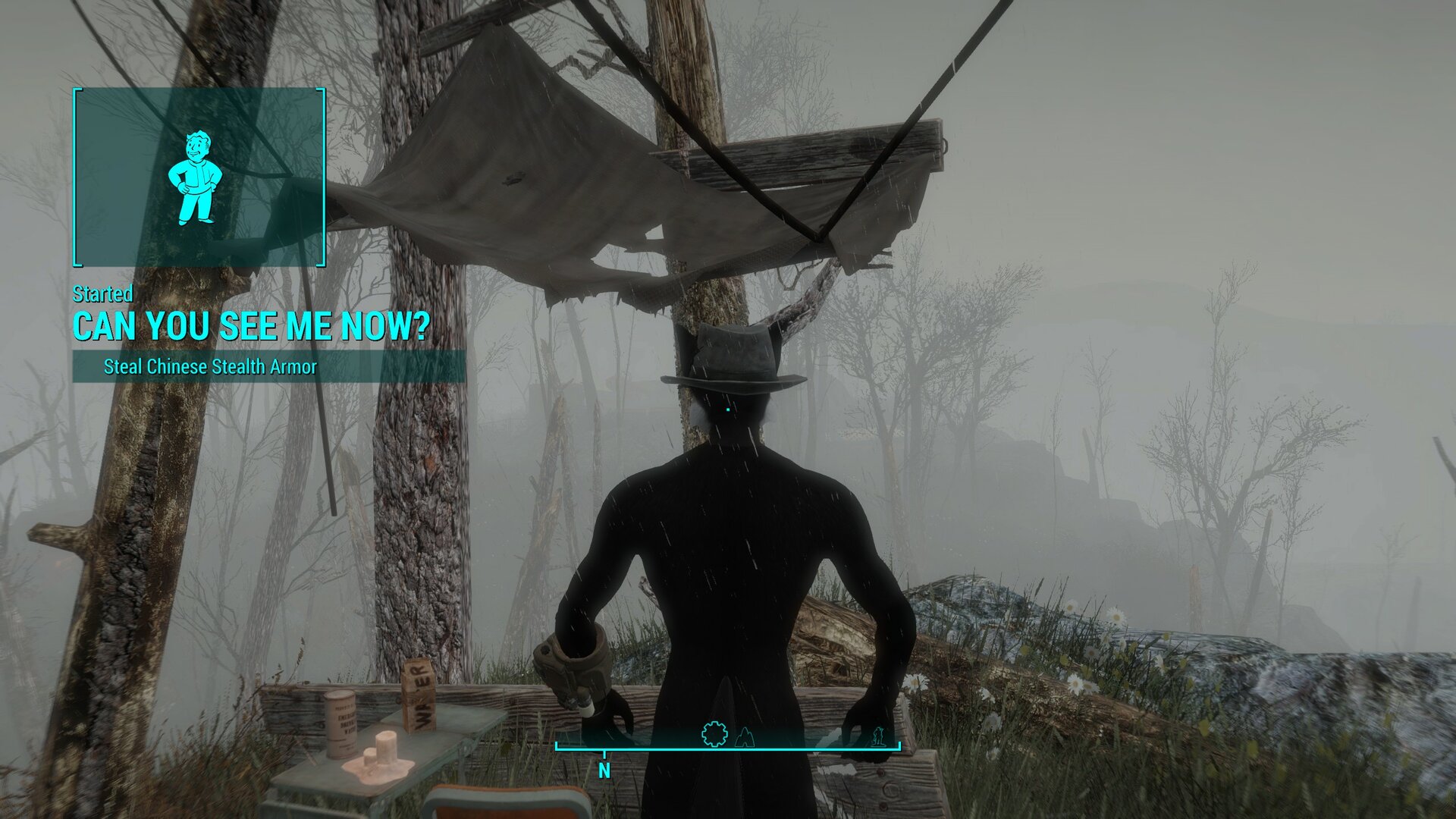
Task: Click the North indicator on the compass
Action: [x=604, y=770]
